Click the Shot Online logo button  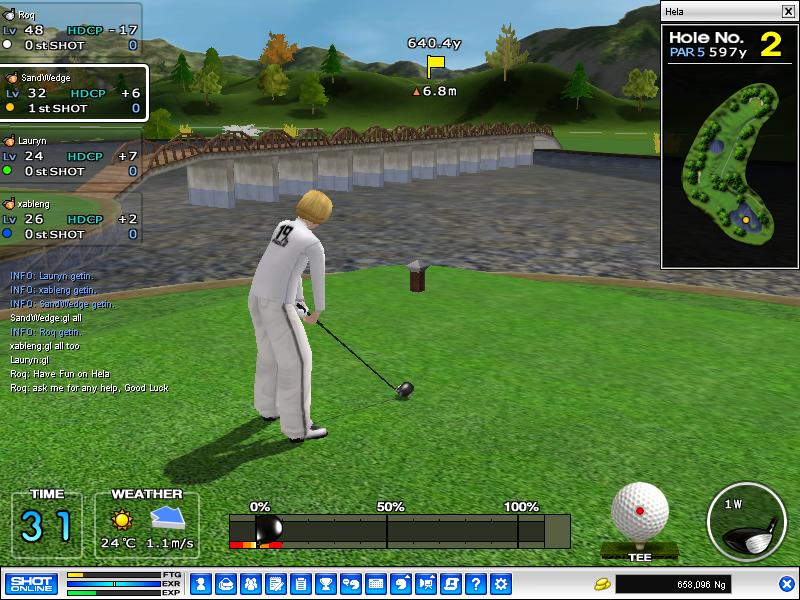coord(31,584)
